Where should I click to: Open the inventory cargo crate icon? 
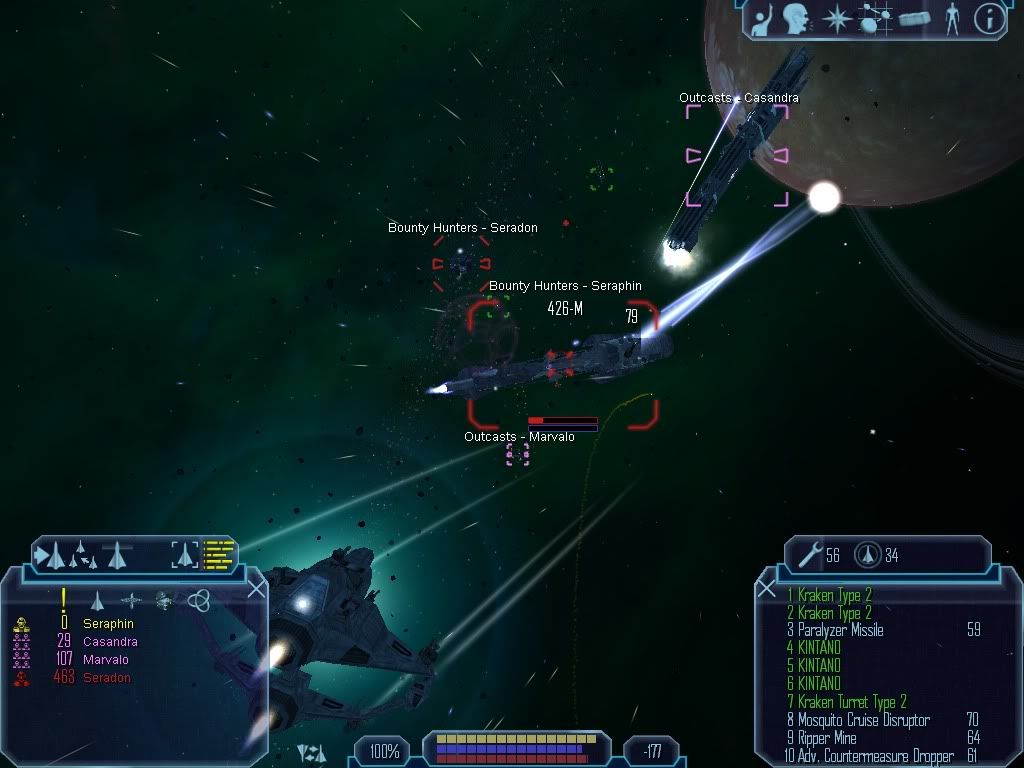click(914, 19)
